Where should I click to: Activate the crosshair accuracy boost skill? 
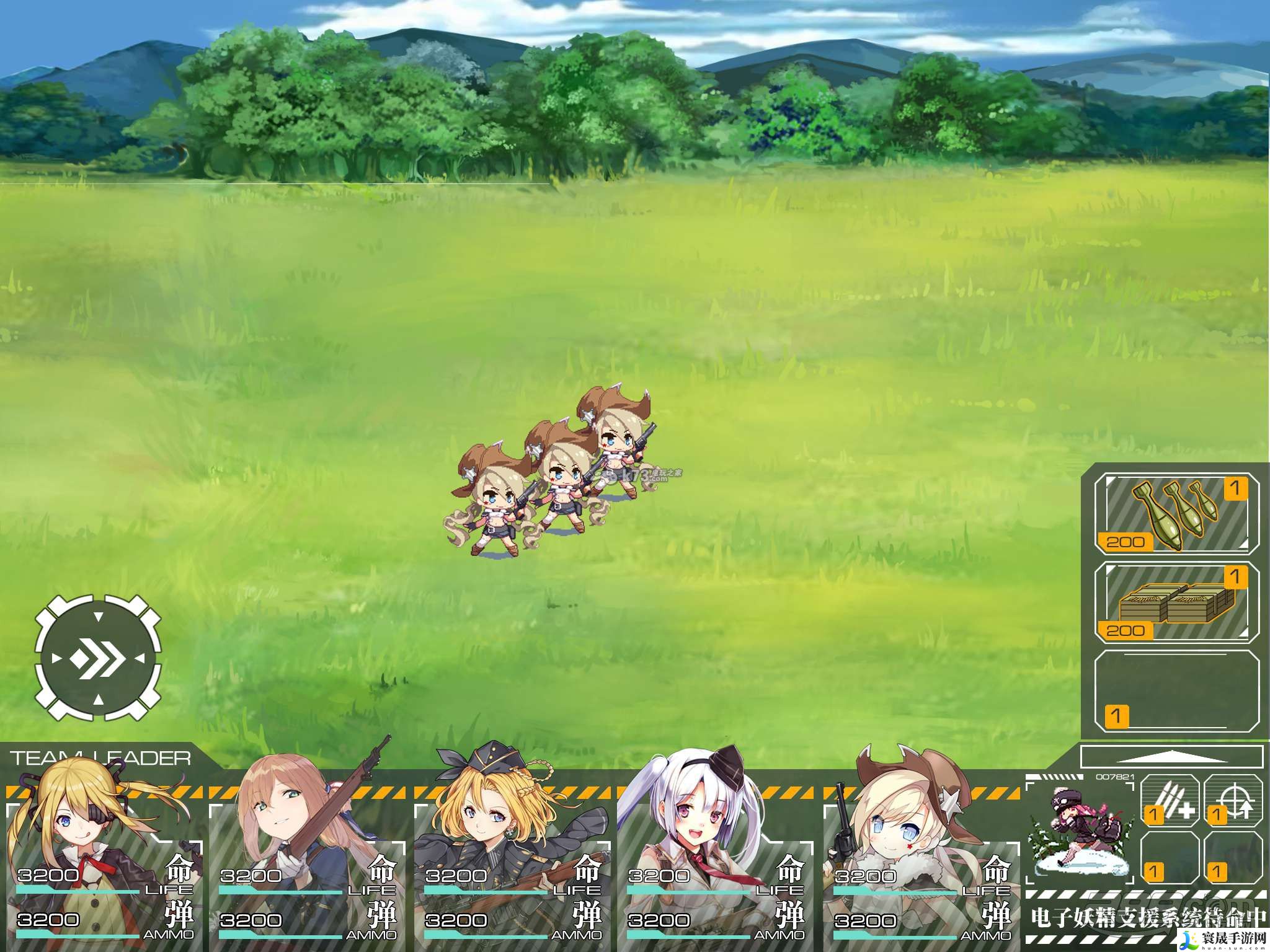(1233, 801)
